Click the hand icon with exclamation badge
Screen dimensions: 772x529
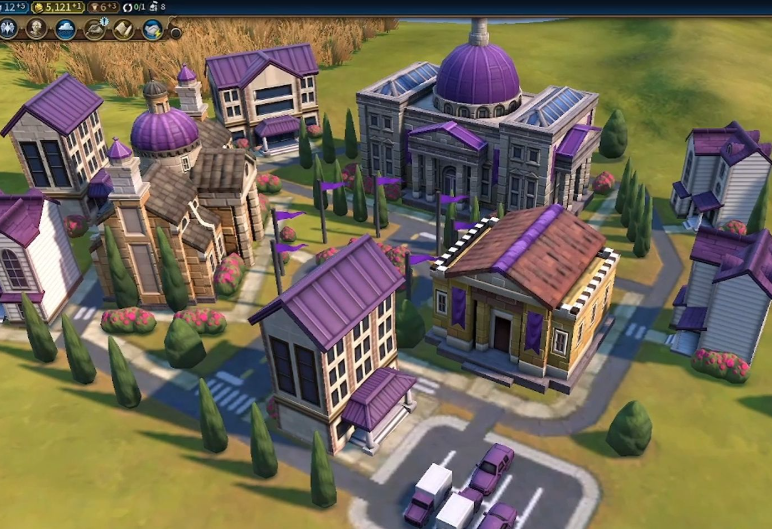point(95,29)
